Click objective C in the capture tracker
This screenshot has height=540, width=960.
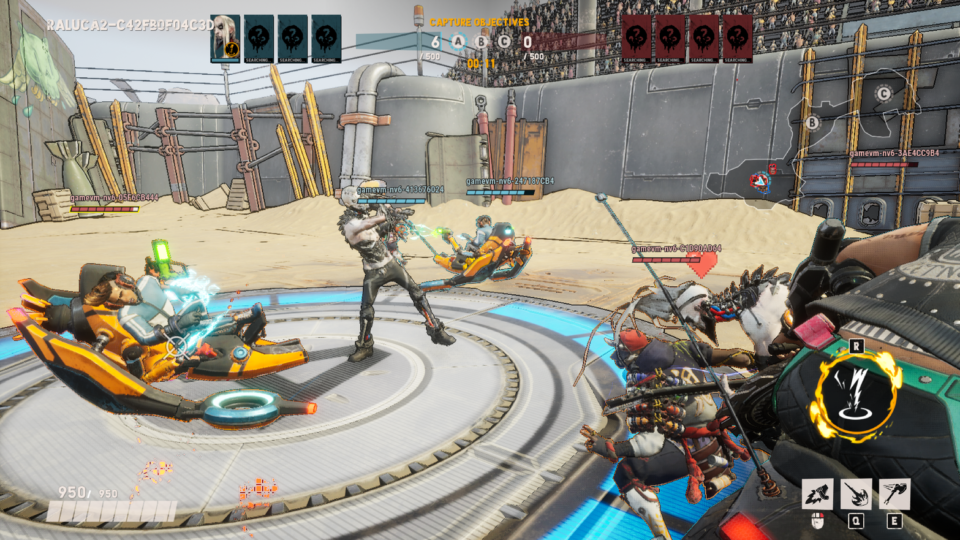pos(503,42)
